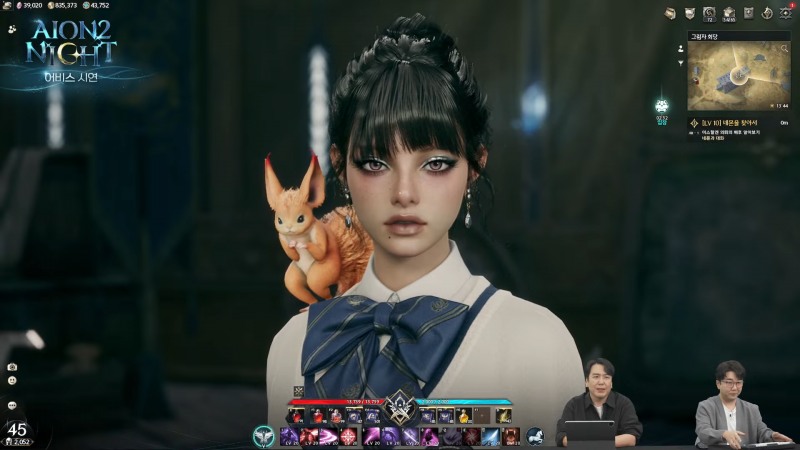Click the paw icon near the logo
The image size is (800, 450).
pyautogui.click(x=9, y=30)
